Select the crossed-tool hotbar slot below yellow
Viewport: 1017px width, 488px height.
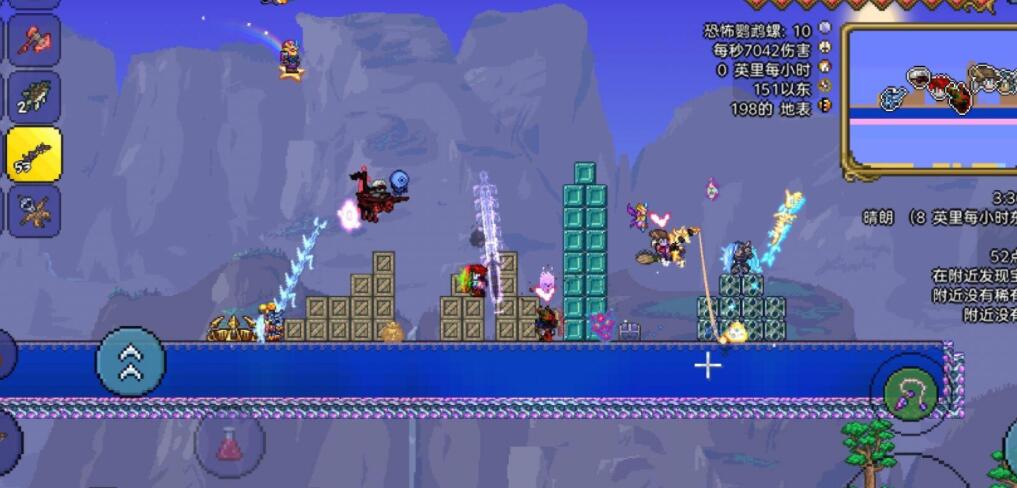[34, 210]
